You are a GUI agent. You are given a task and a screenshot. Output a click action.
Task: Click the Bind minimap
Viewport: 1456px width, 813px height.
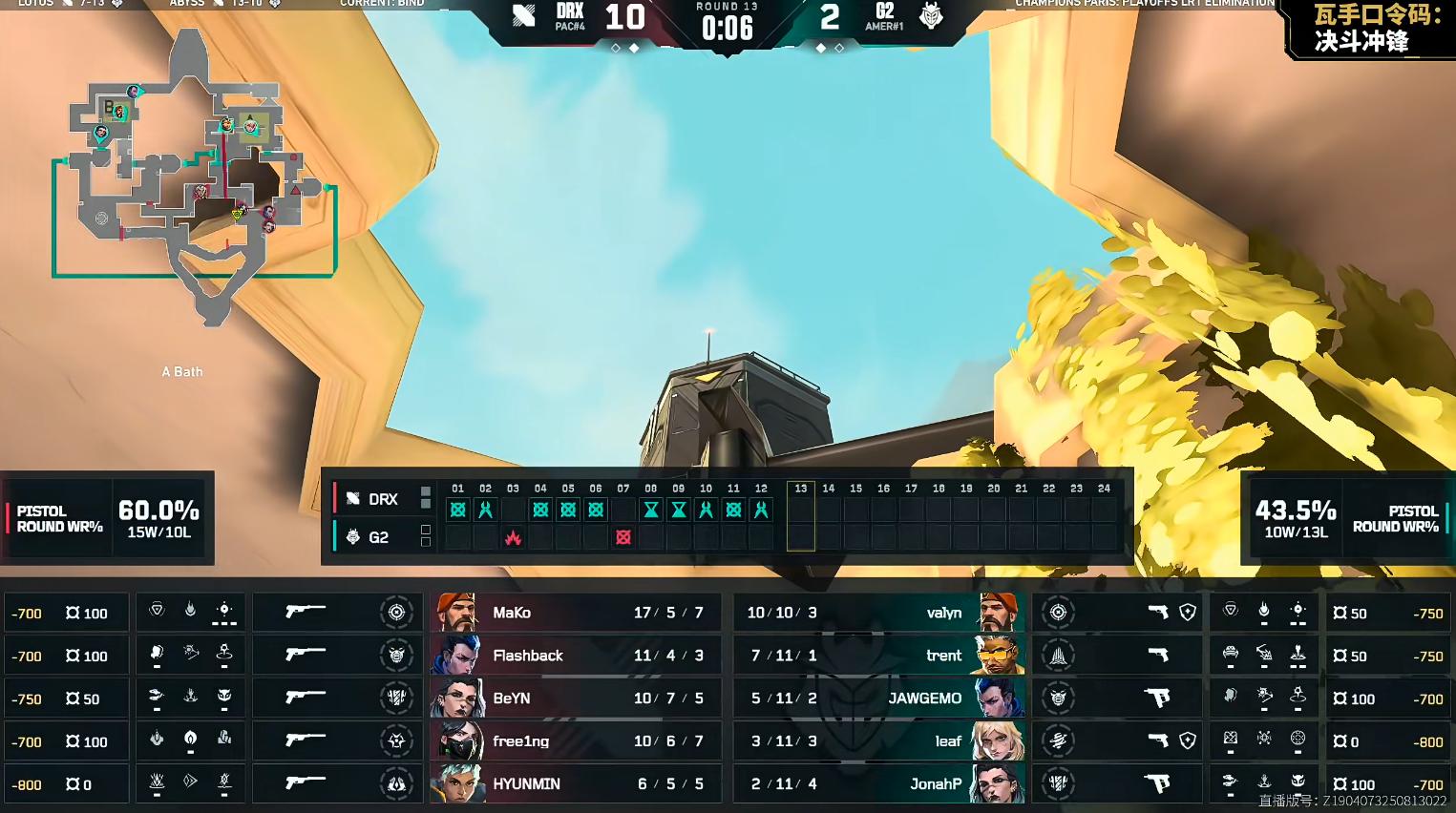196,177
